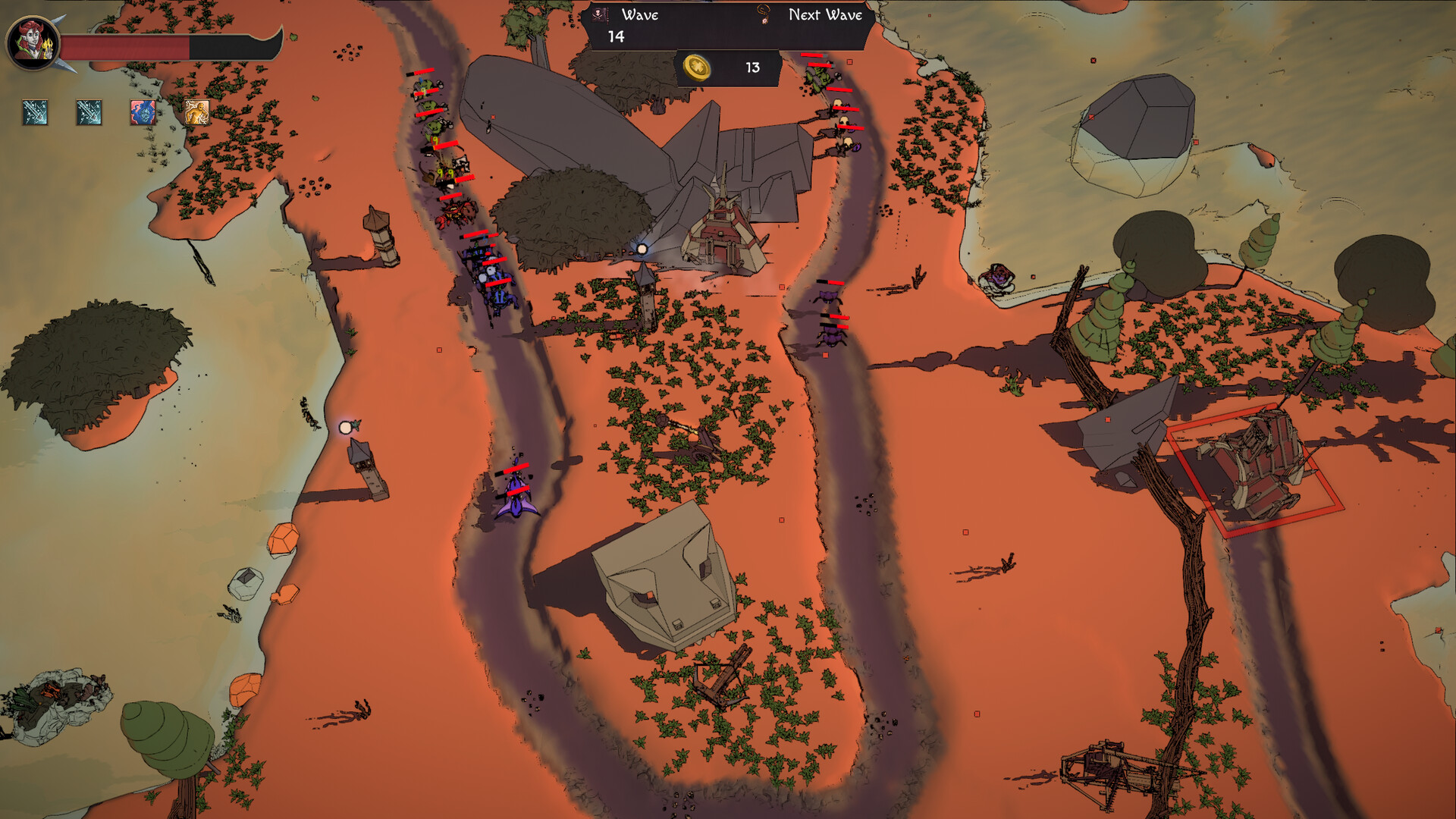
Task: Activate the blue flame crystal ability
Action: click(143, 112)
